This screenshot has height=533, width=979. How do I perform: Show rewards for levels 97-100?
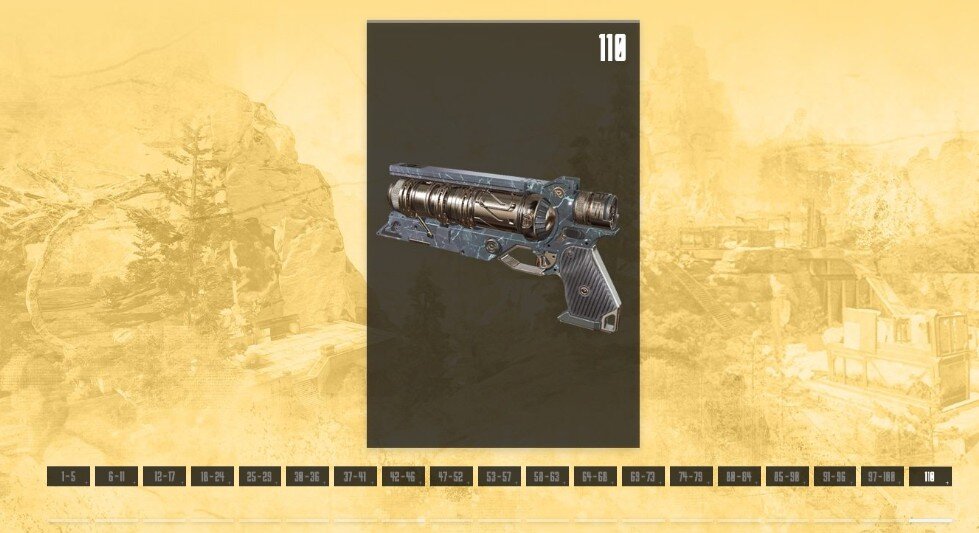pos(883,477)
